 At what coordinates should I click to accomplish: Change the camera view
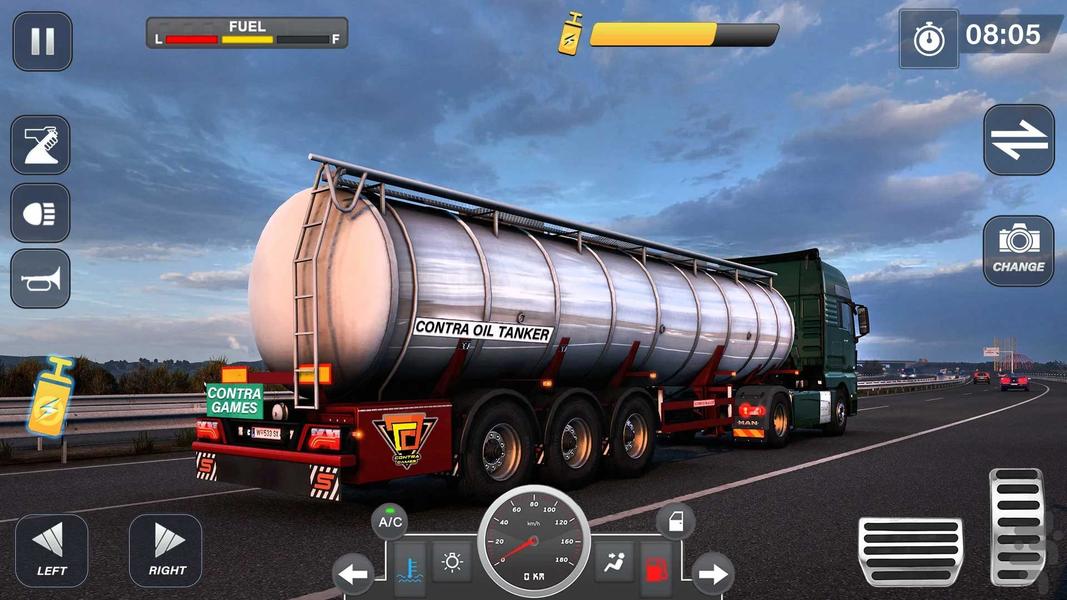click(1018, 251)
